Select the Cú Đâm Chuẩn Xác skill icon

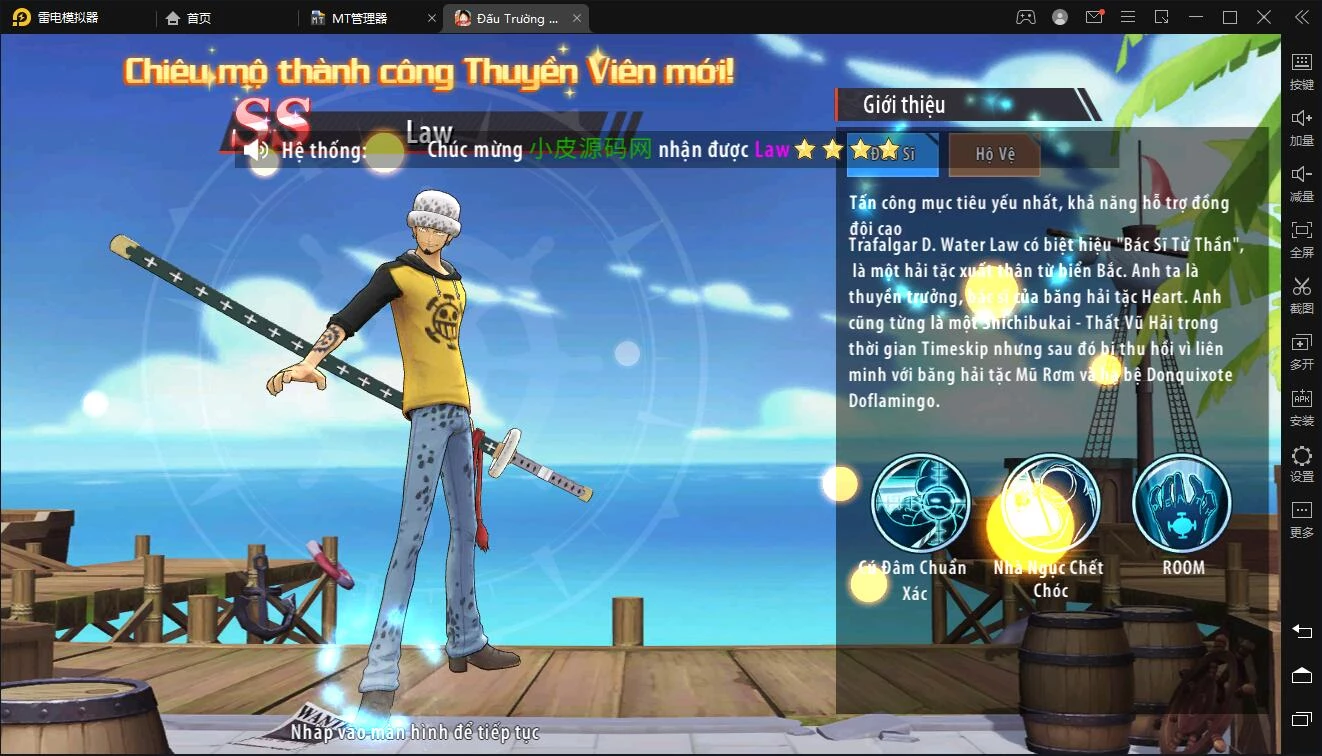click(x=920, y=502)
